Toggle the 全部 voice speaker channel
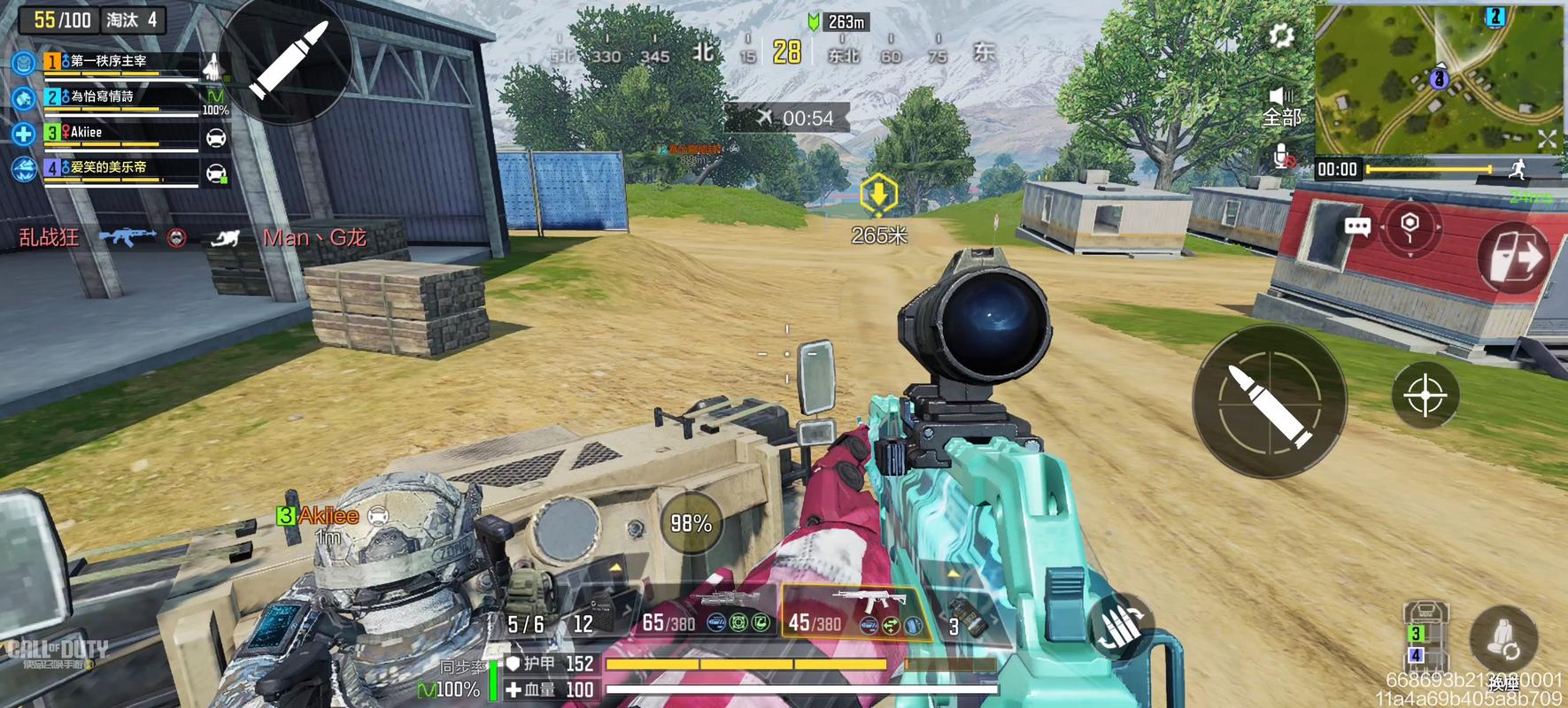 pyautogui.click(x=1281, y=106)
